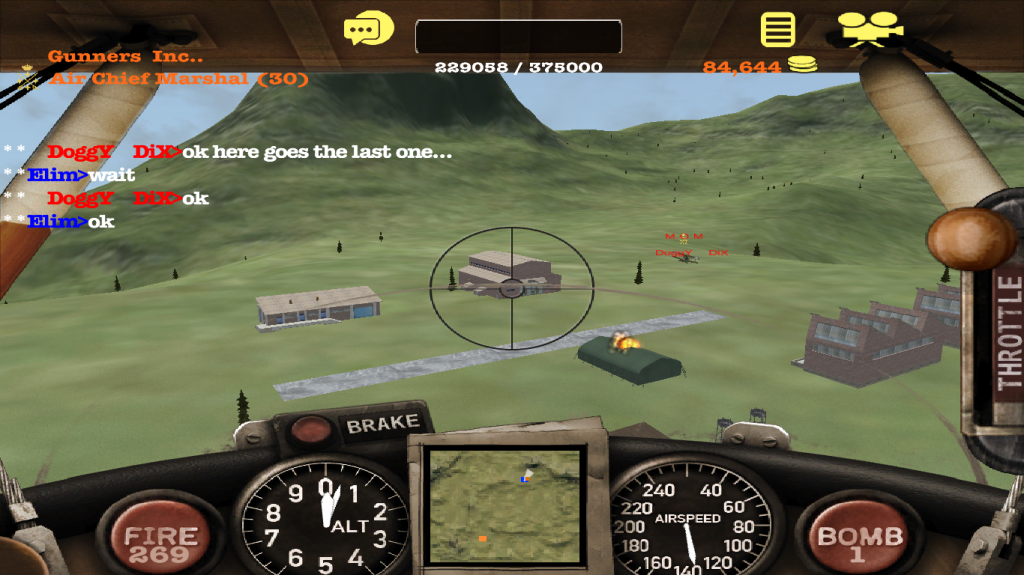The width and height of the screenshot is (1024, 575).
Task: Drop a bomb with the BOMB button
Action: [x=860, y=540]
